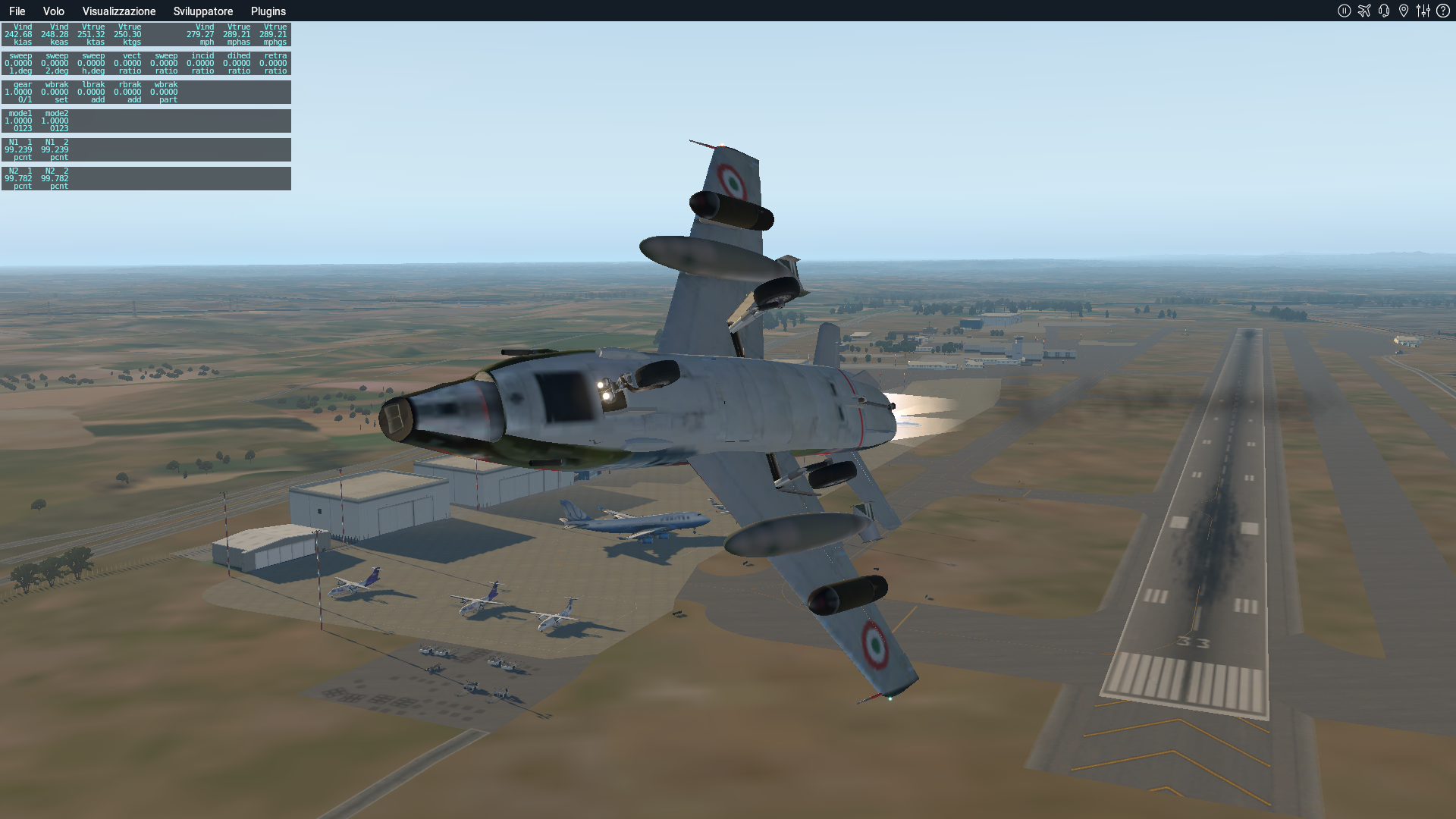Open the Plugins menu
The width and height of the screenshot is (1456, 819).
point(268,11)
